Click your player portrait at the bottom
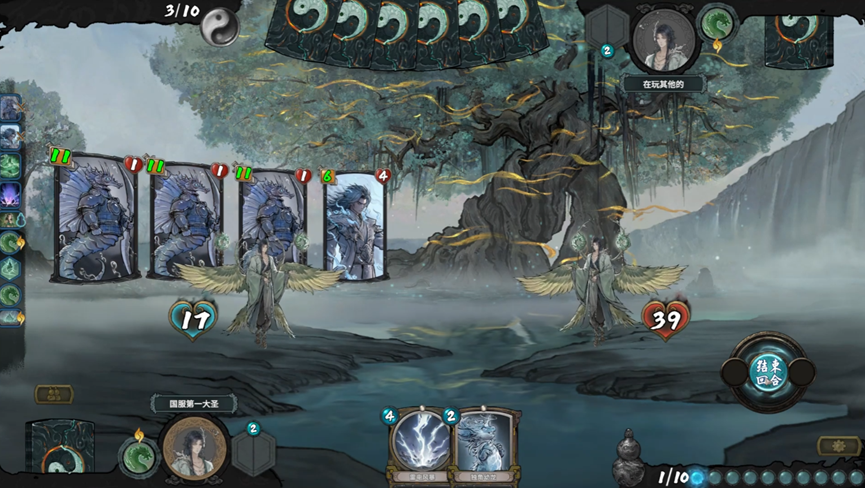Image resolution: width=865 pixels, height=488 pixels. [x=194, y=448]
